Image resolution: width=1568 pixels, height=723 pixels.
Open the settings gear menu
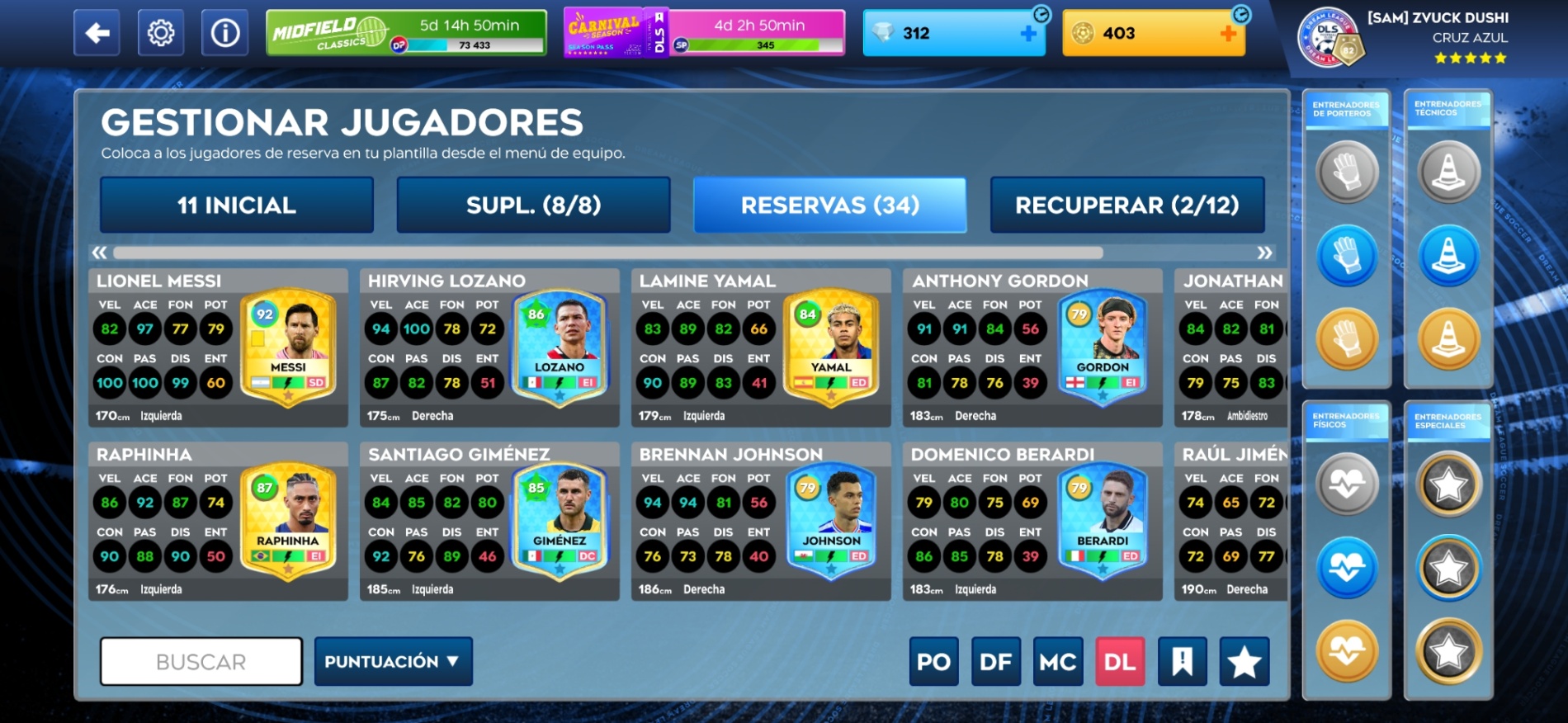160,33
